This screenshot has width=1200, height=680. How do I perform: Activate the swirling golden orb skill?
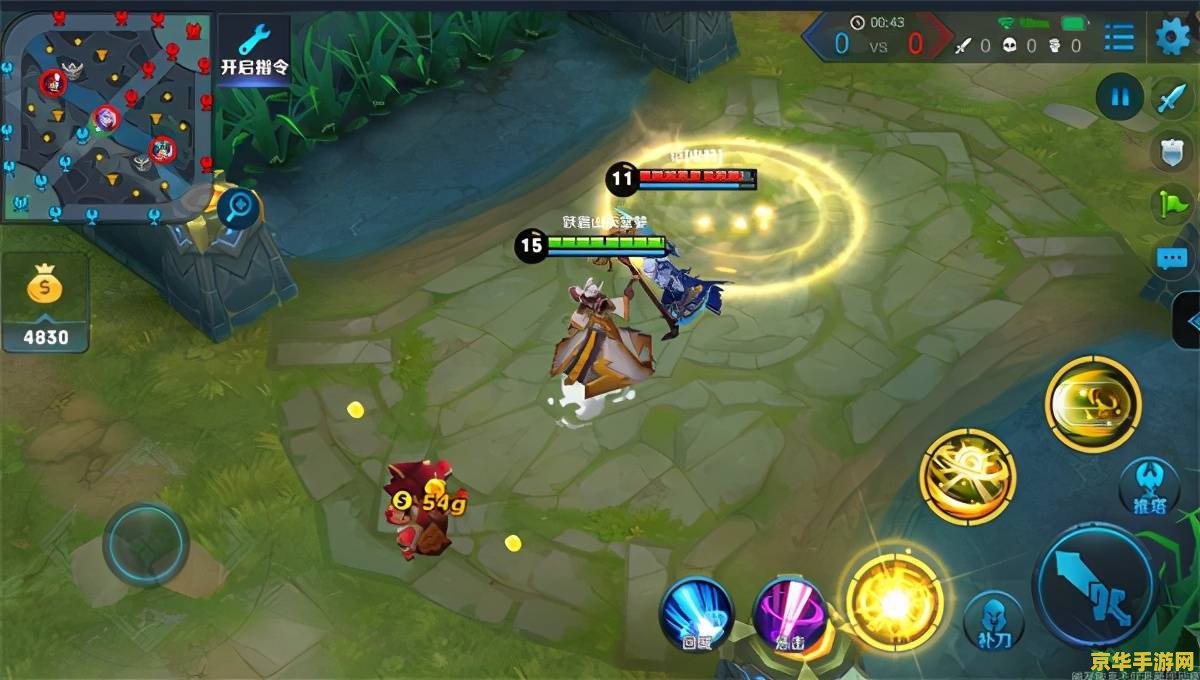tap(967, 476)
